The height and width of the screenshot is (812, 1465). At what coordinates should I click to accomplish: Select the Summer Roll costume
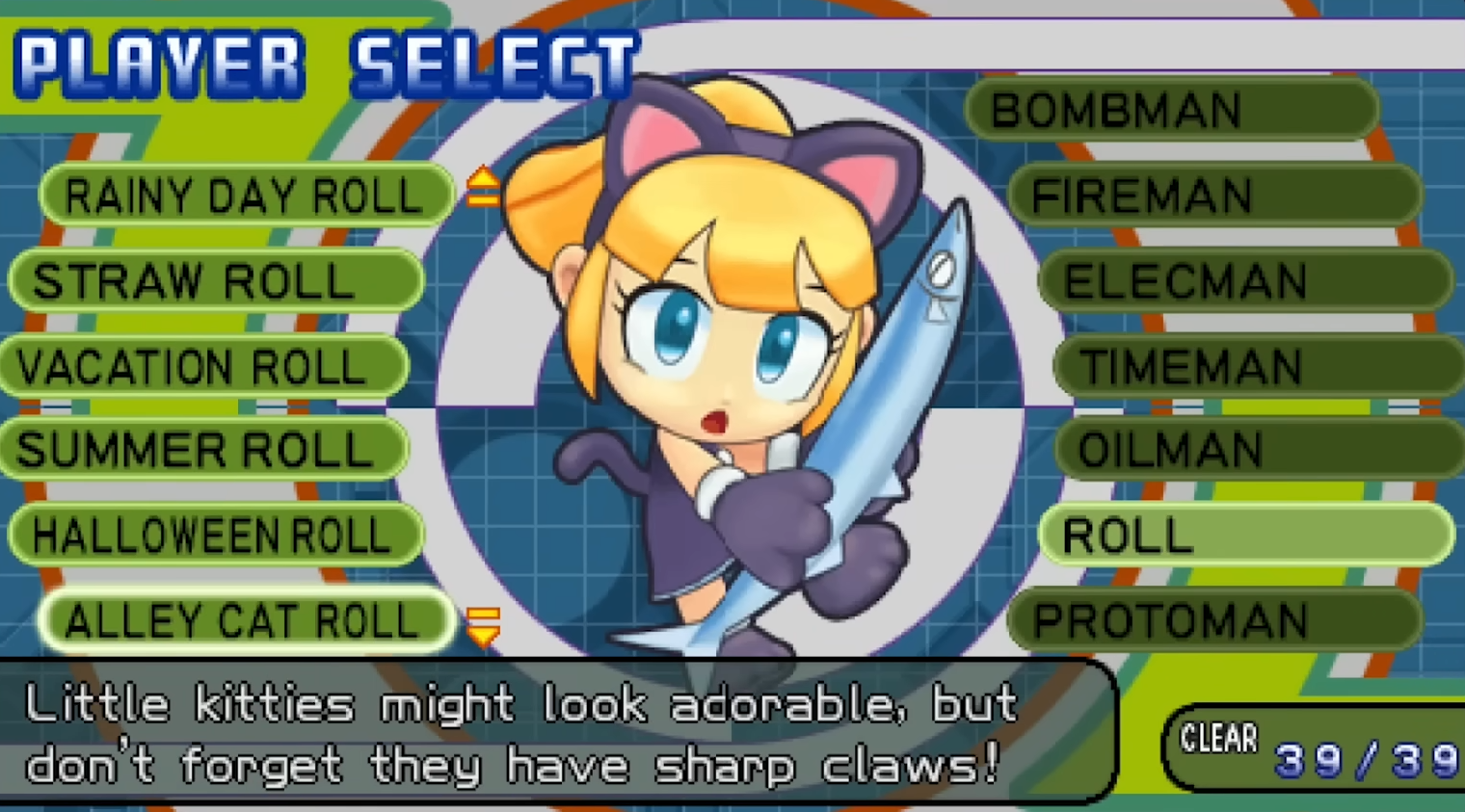204,450
